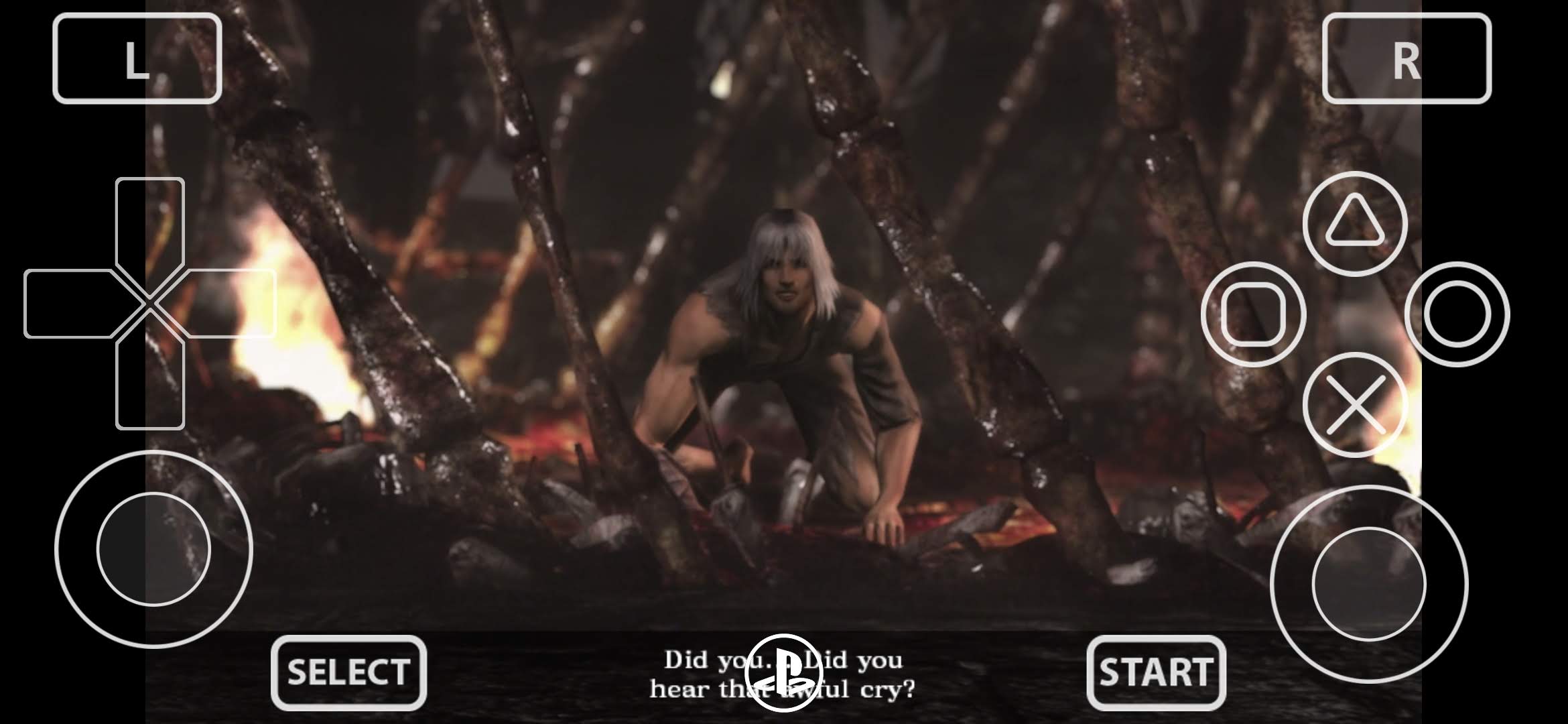This screenshot has height=724, width=1568.
Task: Open the emulator menu via PlayStation logo
Action: coord(782,672)
